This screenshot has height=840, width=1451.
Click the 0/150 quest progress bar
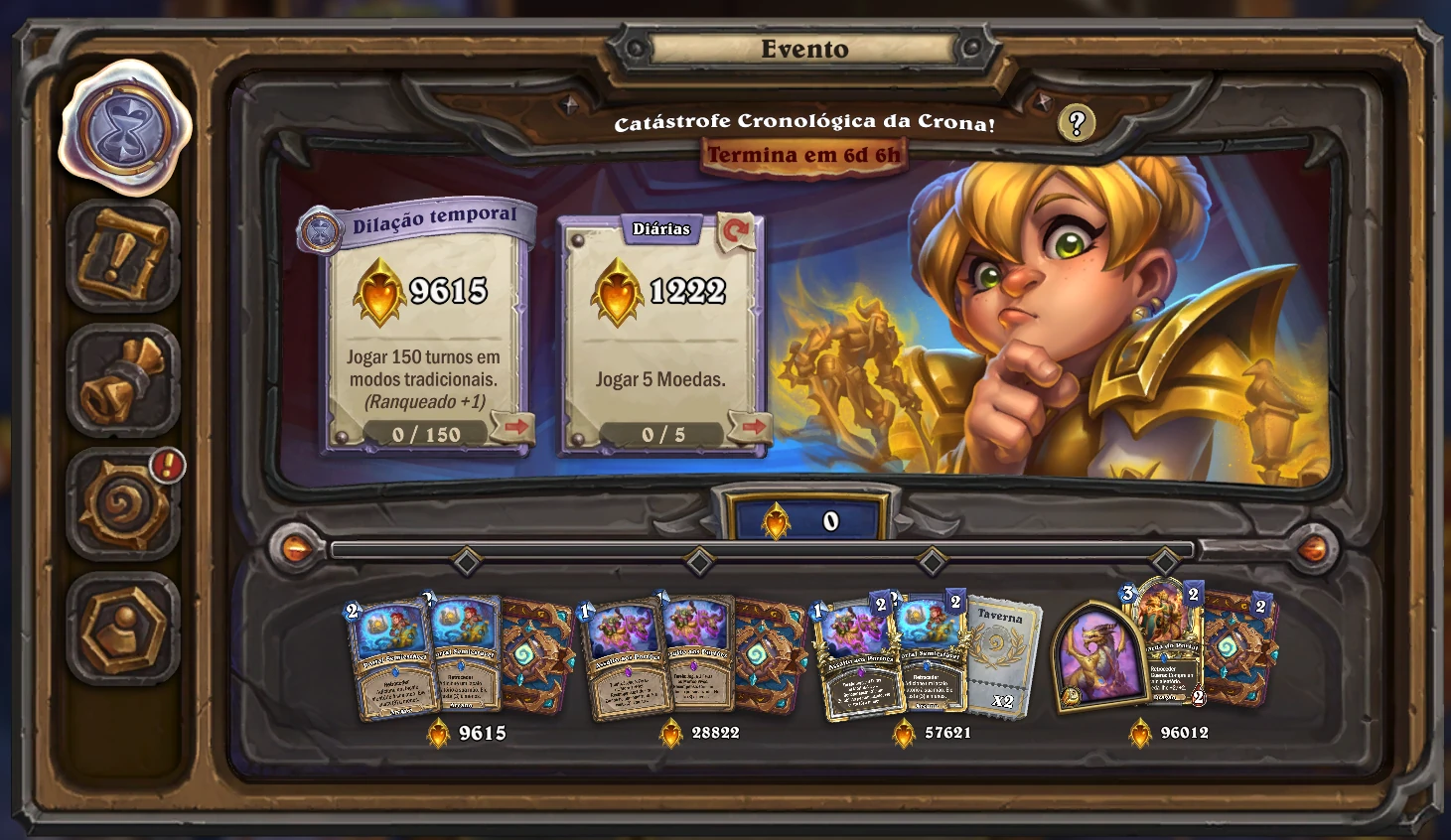click(427, 434)
